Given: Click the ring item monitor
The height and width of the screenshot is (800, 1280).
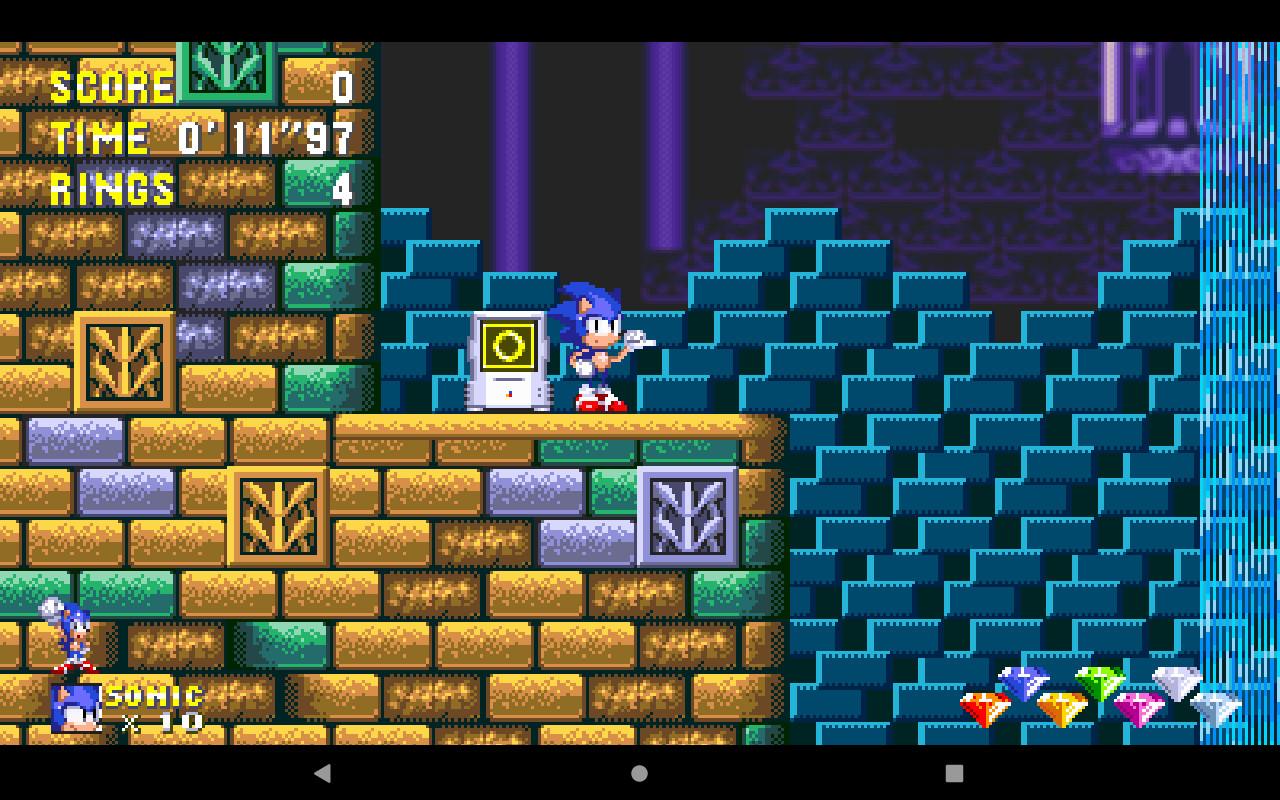Looking at the screenshot, I should pos(508,358).
